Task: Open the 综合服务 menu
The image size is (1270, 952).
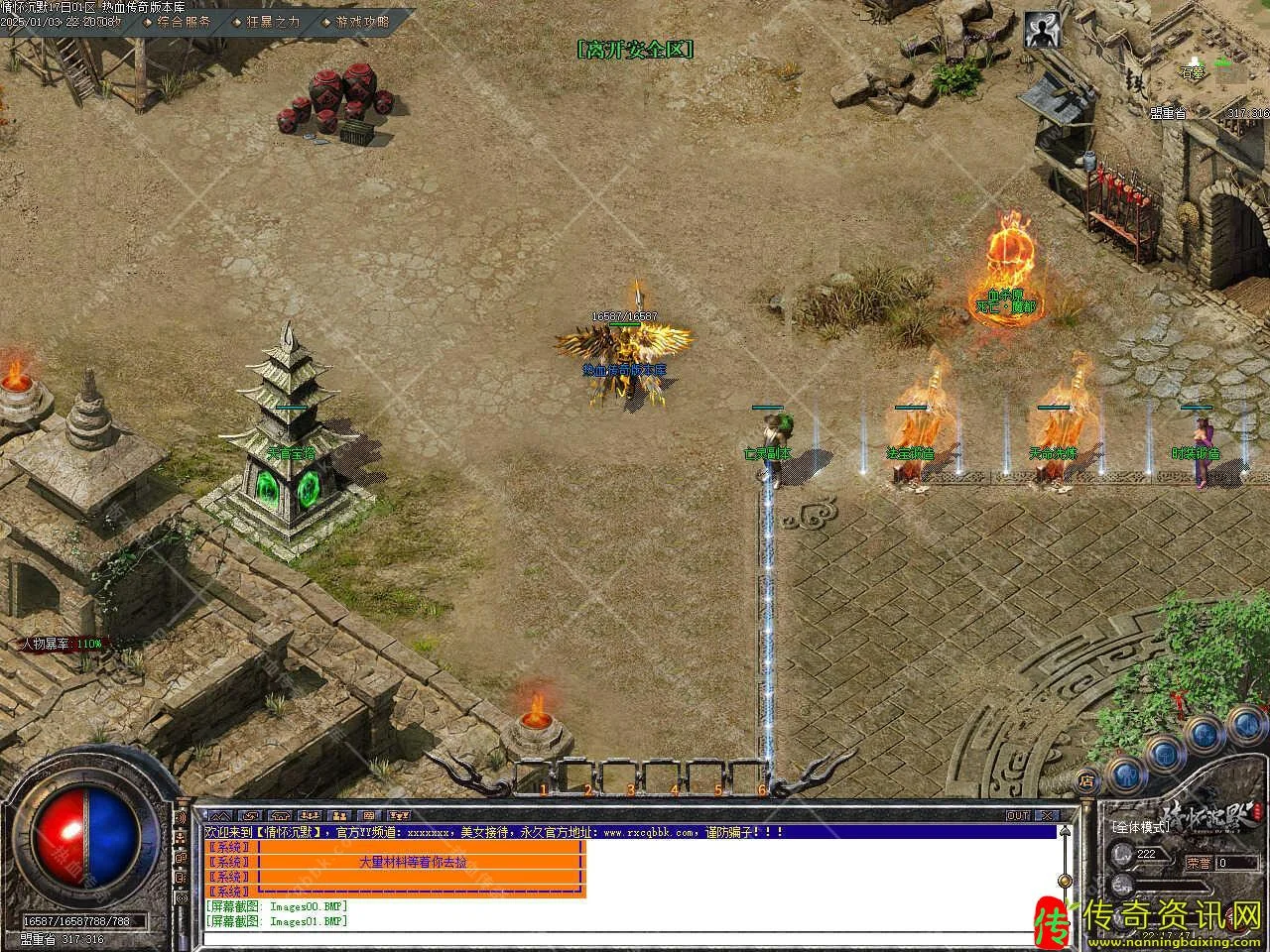Action: click(184, 21)
